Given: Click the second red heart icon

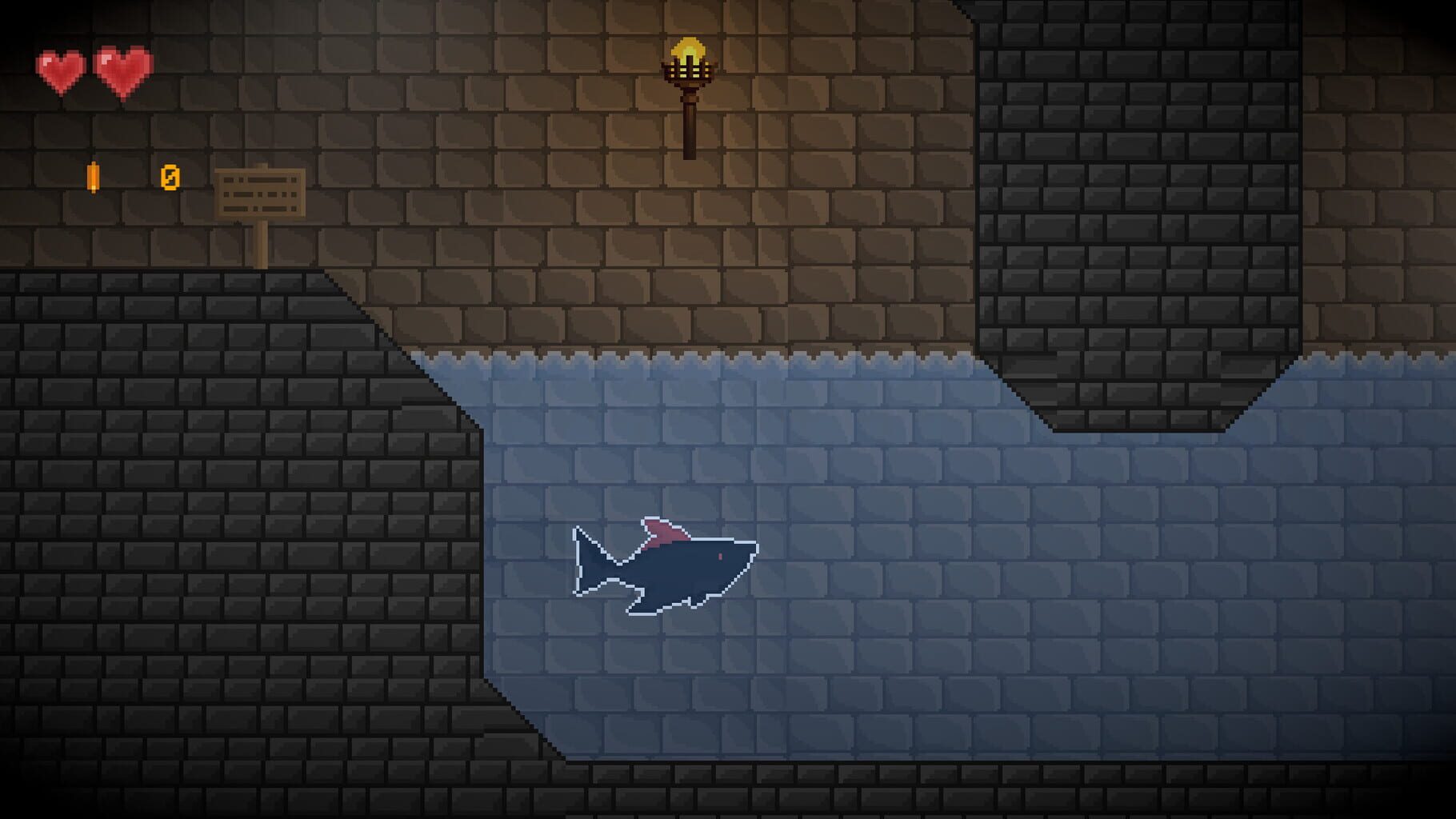Looking at the screenshot, I should tap(122, 66).
